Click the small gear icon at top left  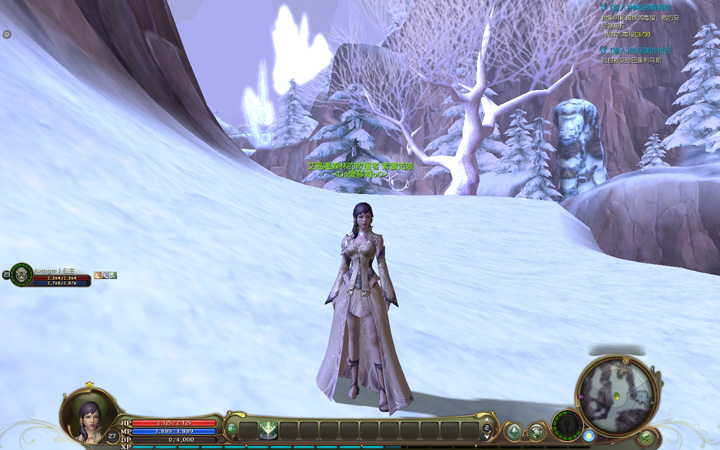7,34
